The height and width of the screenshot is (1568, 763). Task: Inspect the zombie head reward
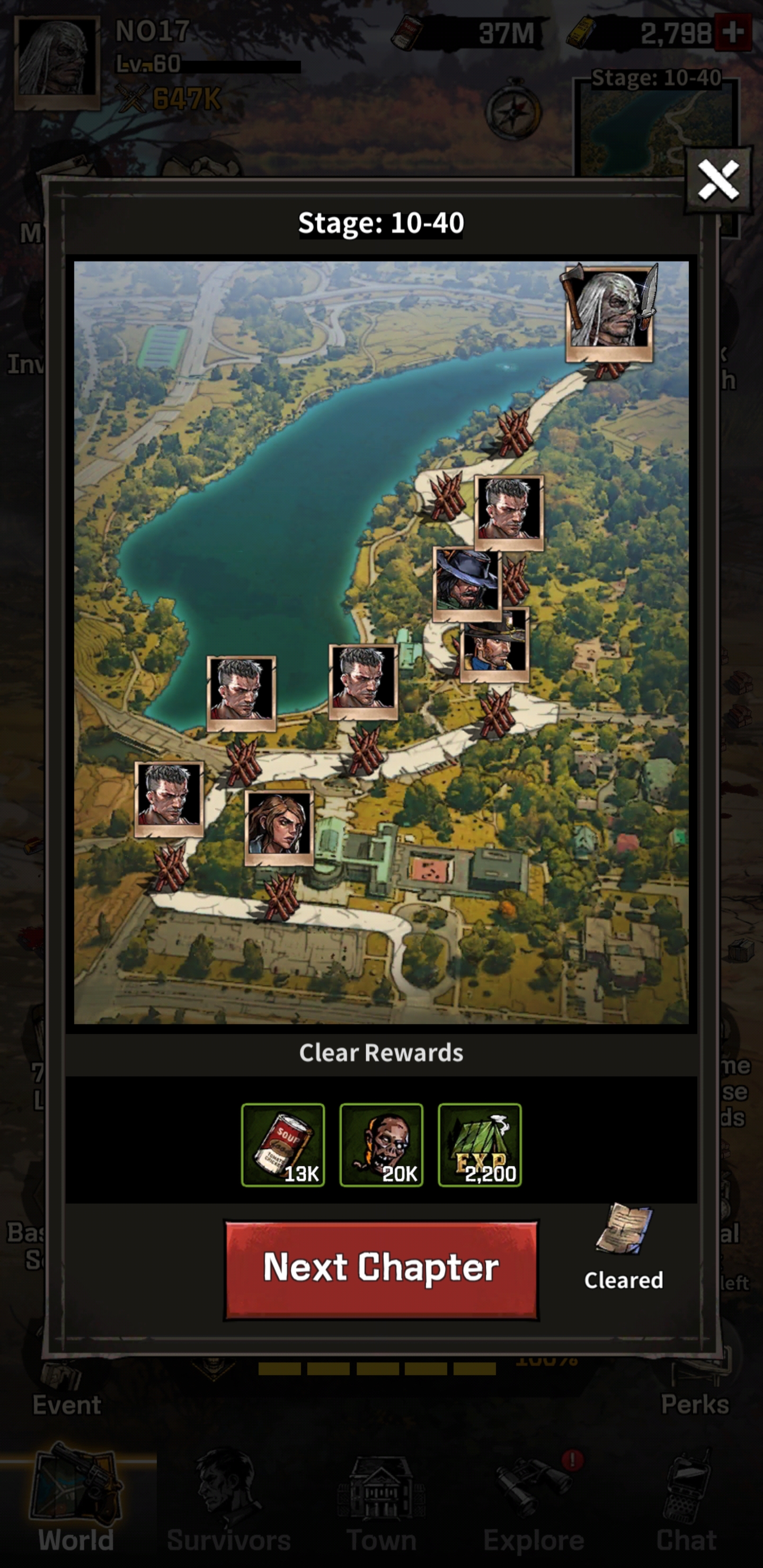point(381,1144)
